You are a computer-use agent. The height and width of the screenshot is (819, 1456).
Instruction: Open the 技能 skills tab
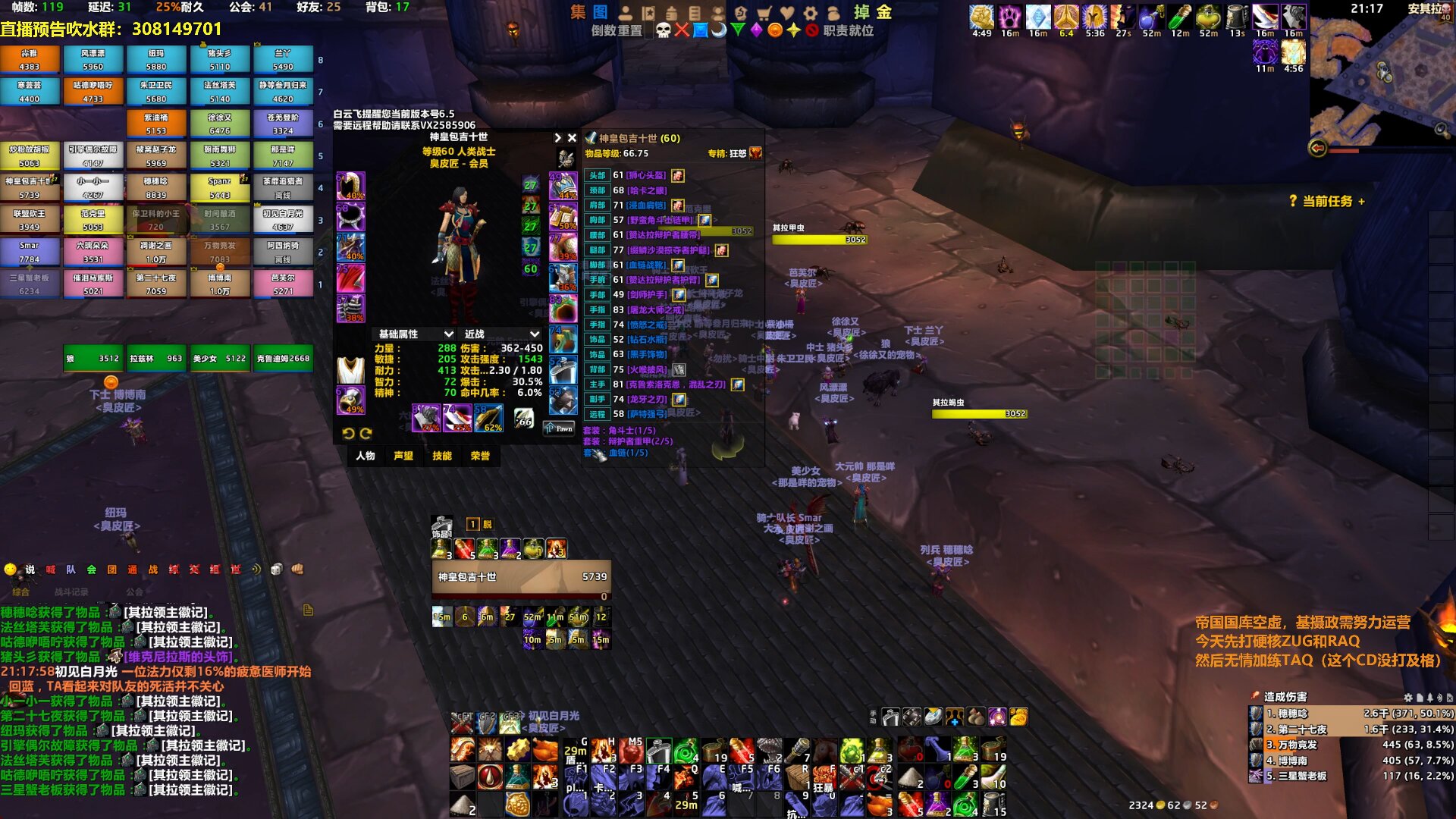point(442,456)
